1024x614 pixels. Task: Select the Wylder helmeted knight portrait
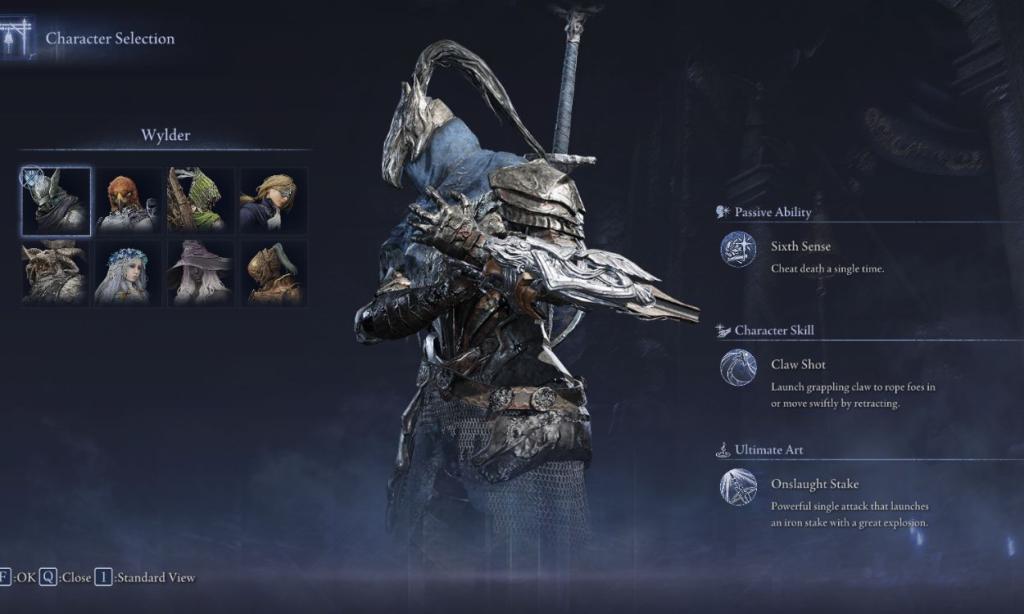56,201
